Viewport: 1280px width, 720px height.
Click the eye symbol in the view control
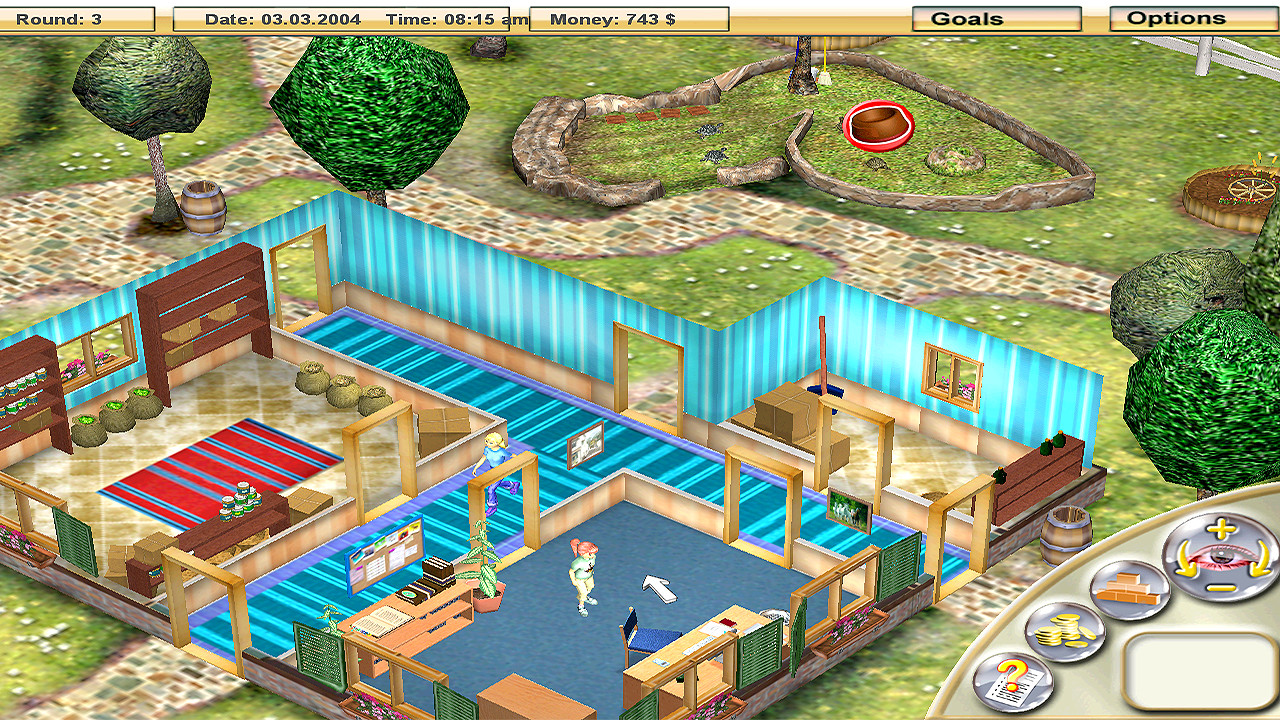(1221, 557)
